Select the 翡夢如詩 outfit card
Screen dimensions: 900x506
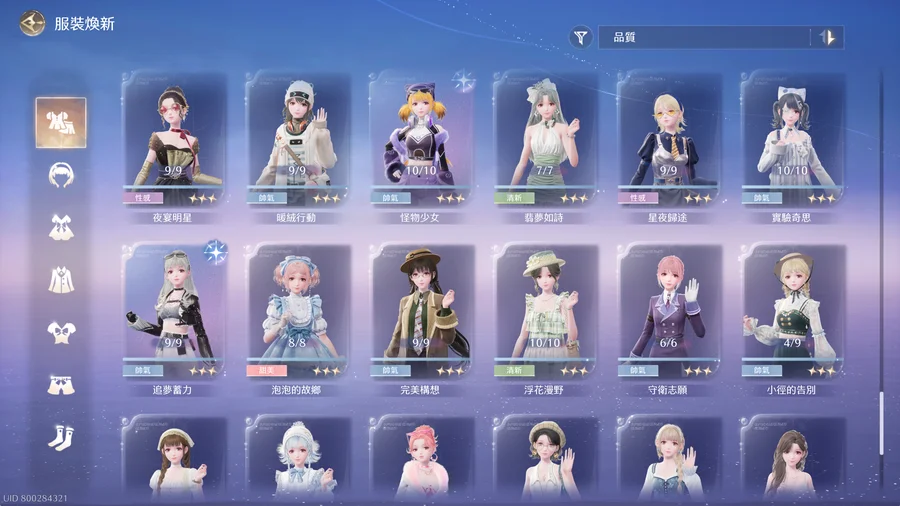click(x=544, y=140)
